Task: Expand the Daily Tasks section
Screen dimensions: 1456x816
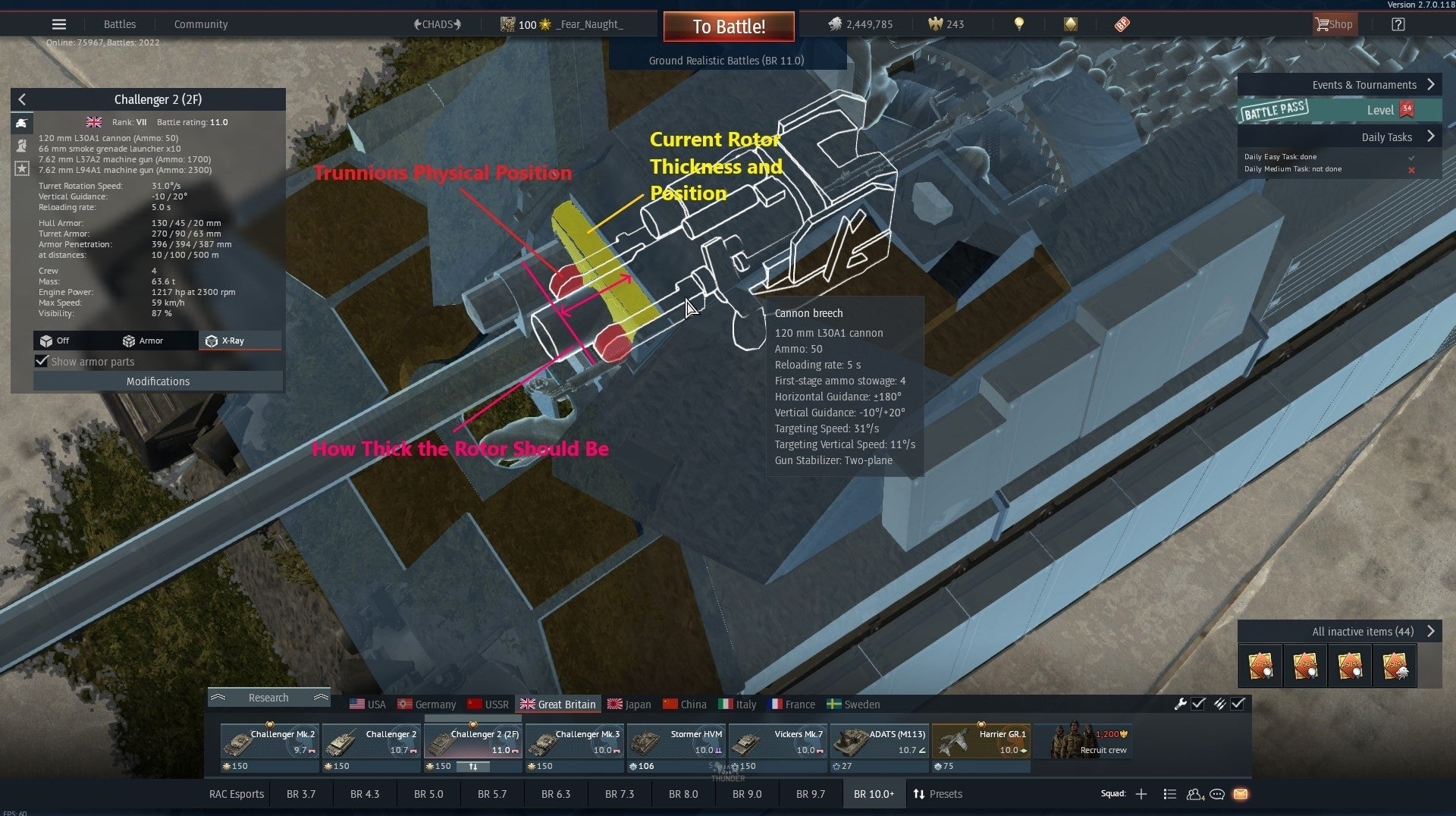Action: [1386, 137]
